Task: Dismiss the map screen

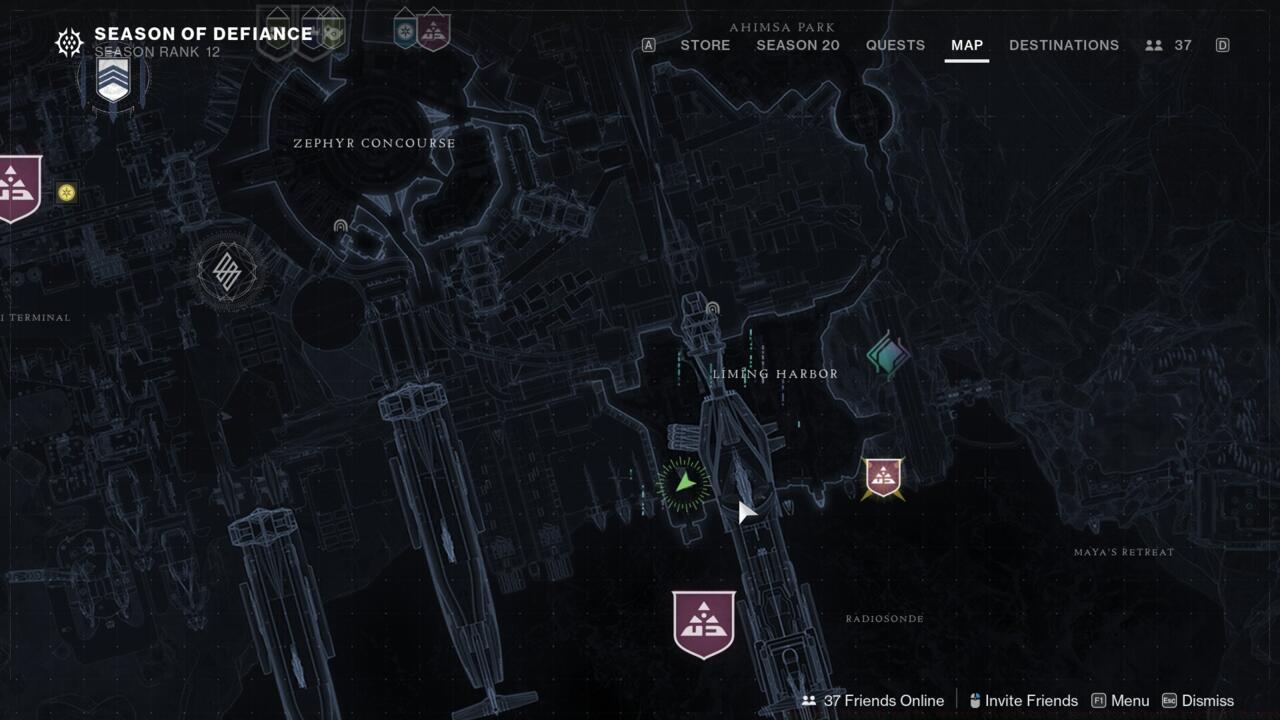Action: [1207, 700]
